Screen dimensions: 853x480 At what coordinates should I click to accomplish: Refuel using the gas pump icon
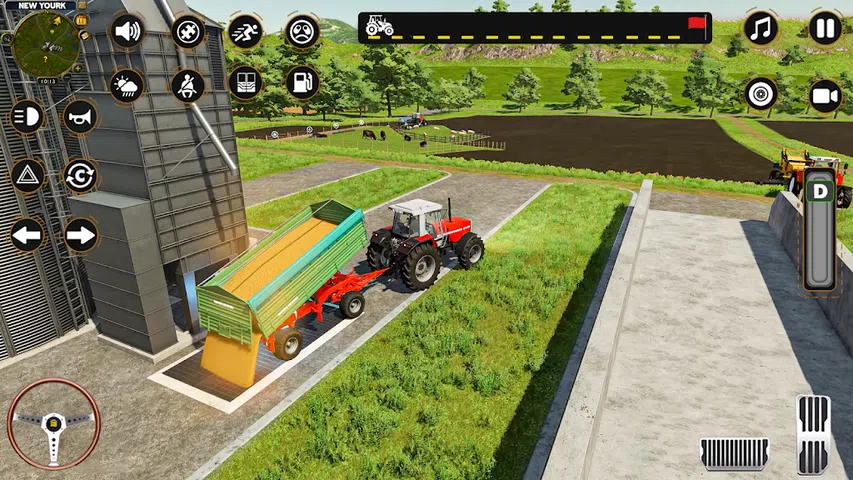(302, 82)
